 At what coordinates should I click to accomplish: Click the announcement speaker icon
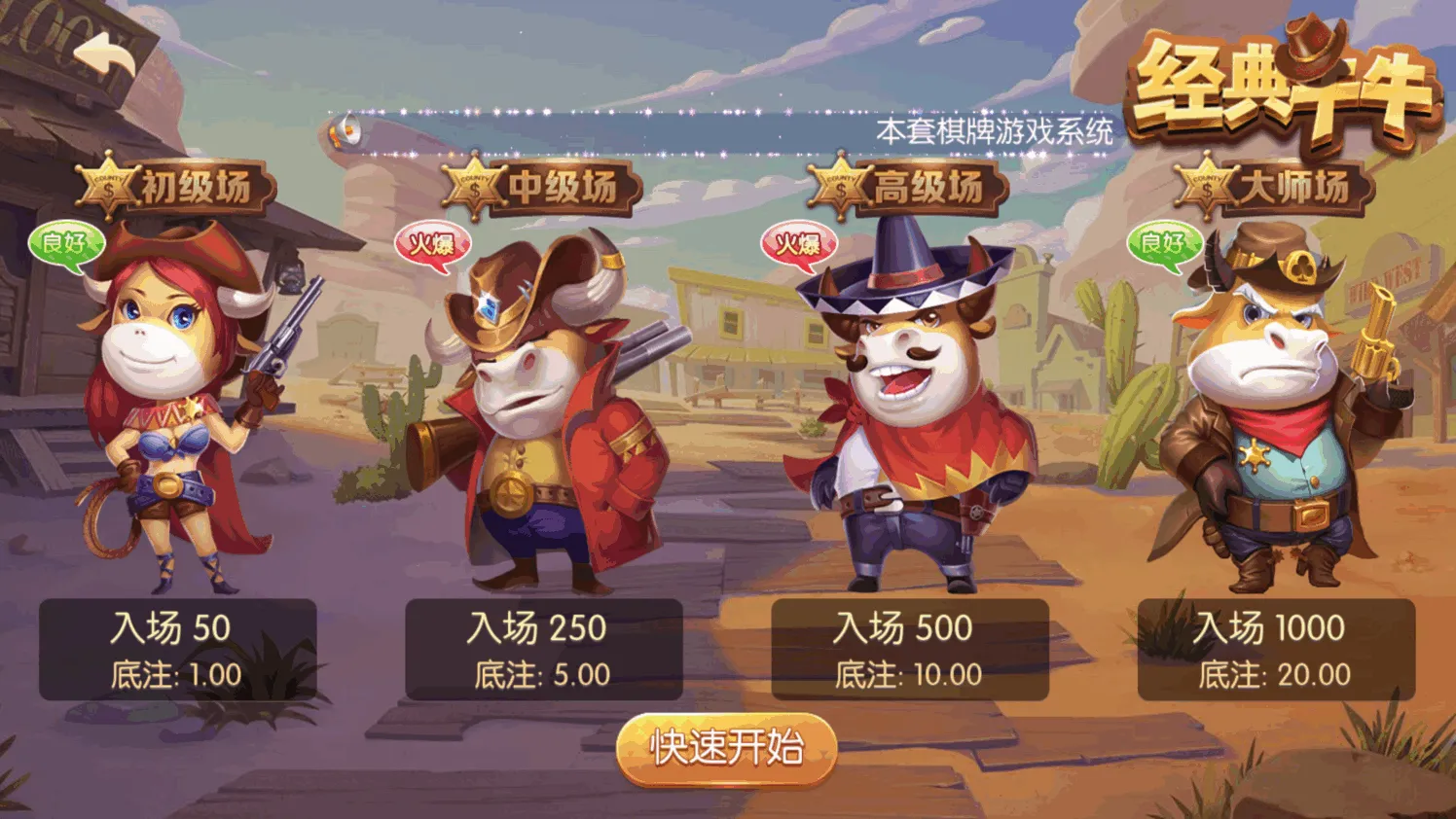point(345,131)
